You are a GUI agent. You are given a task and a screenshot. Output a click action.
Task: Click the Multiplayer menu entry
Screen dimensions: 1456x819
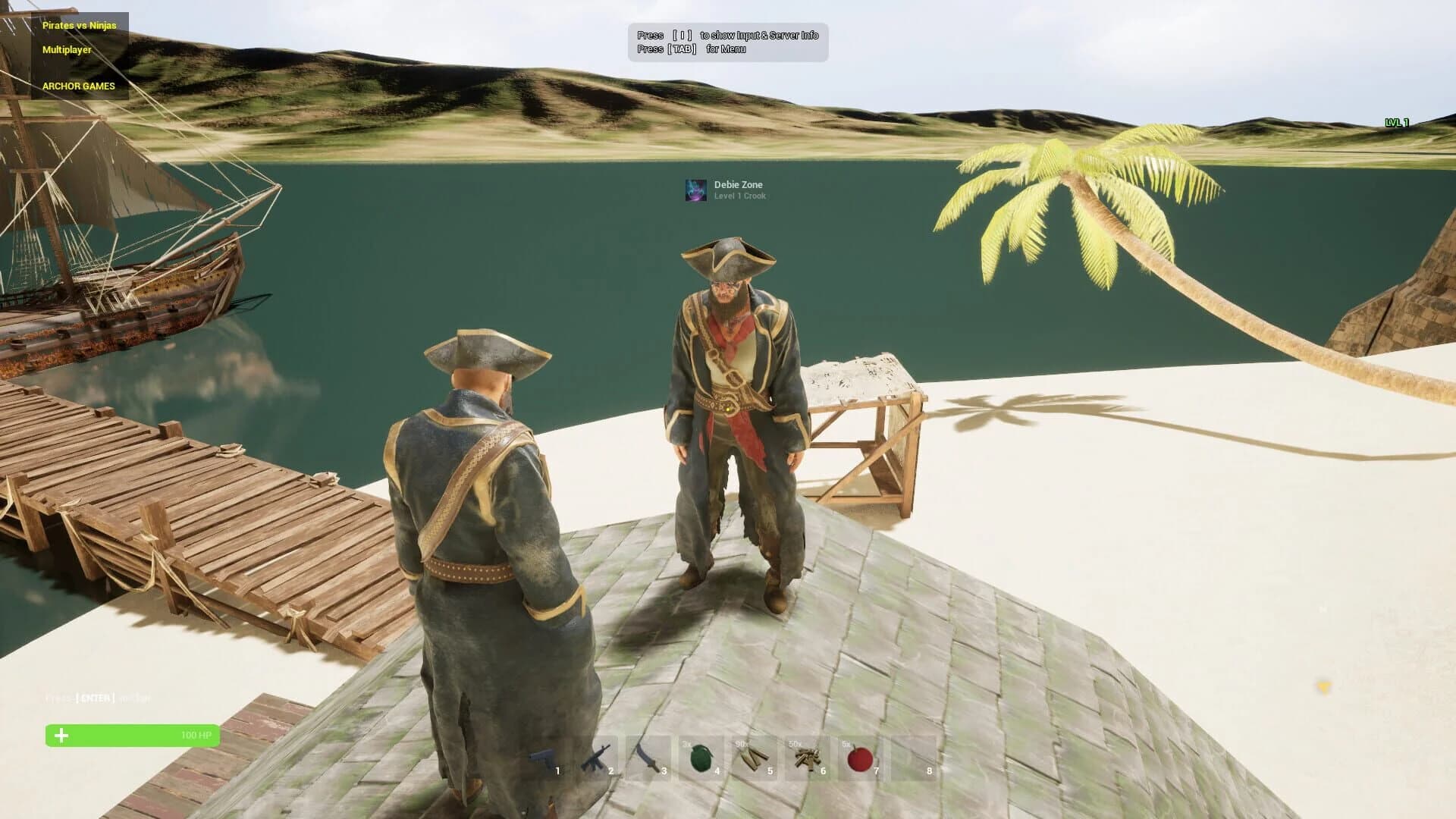pos(67,51)
